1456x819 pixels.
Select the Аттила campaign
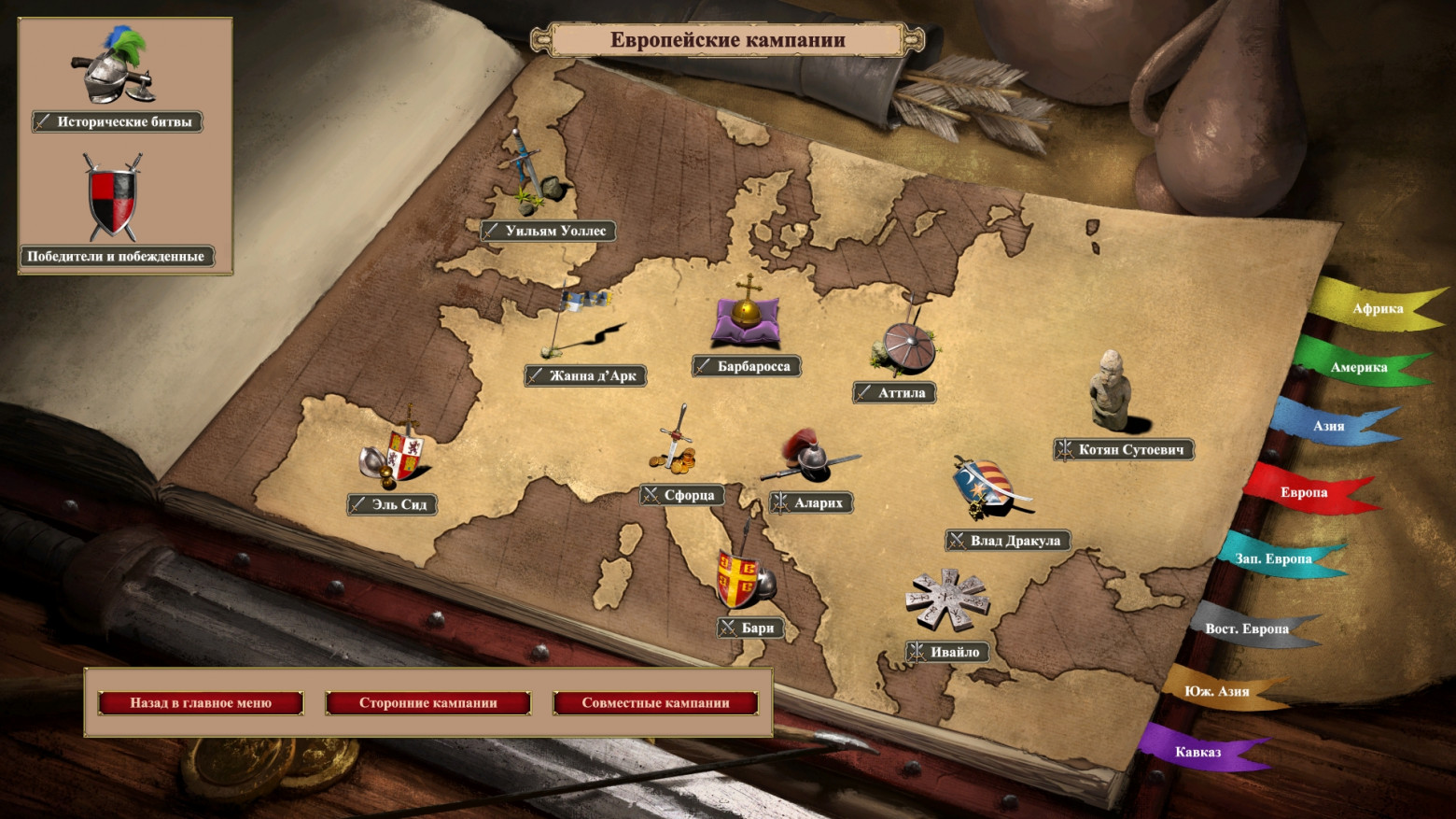[x=894, y=393]
